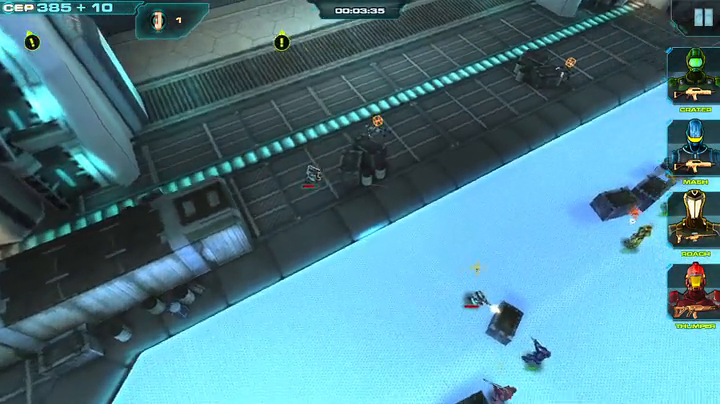This screenshot has height=404, width=720.
Task: Select the Crater soldier portrait
Action: (693, 72)
